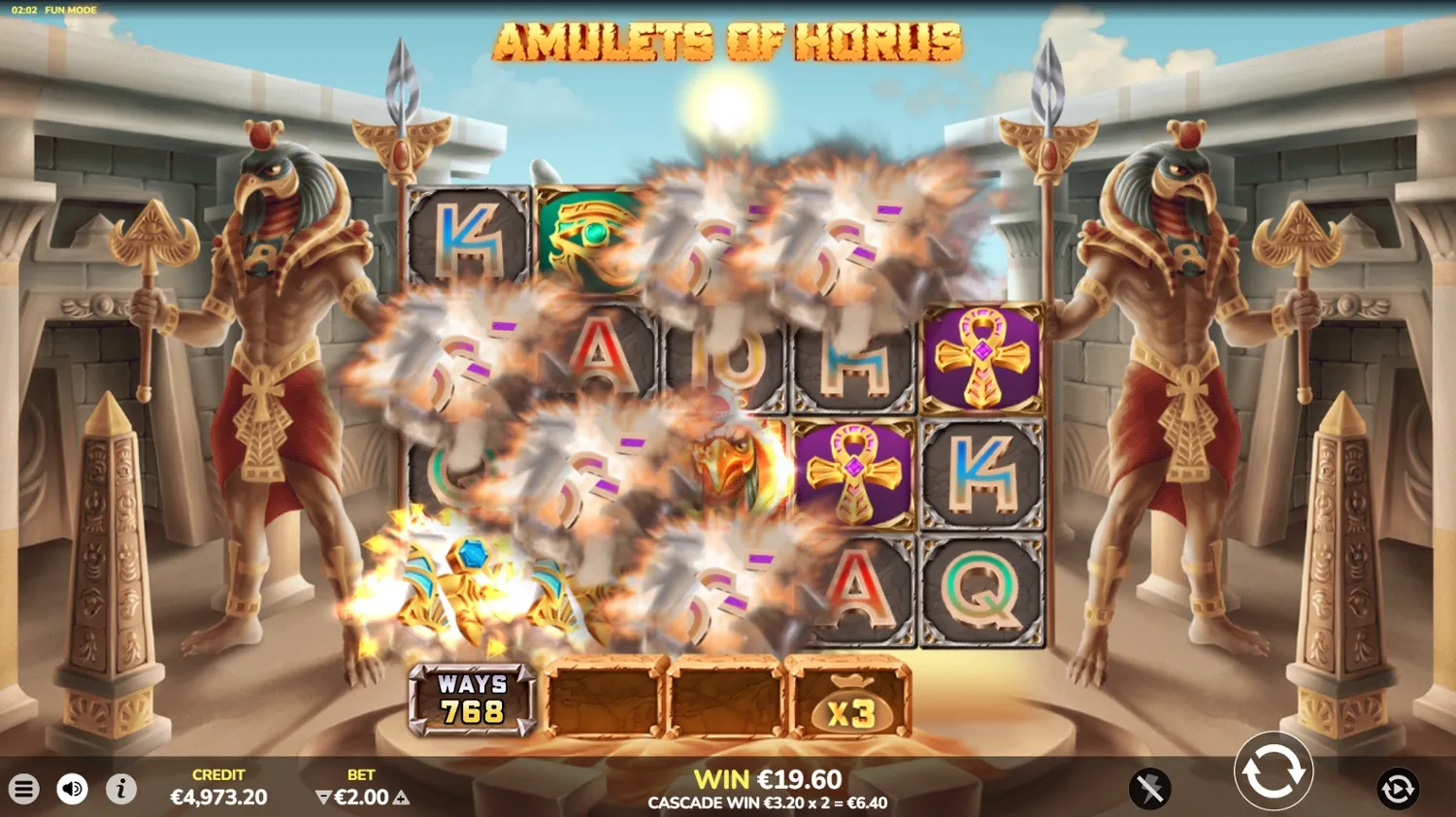Enable turbo mode with the lightning toggle
The width and height of the screenshot is (1456, 817).
click(1150, 787)
